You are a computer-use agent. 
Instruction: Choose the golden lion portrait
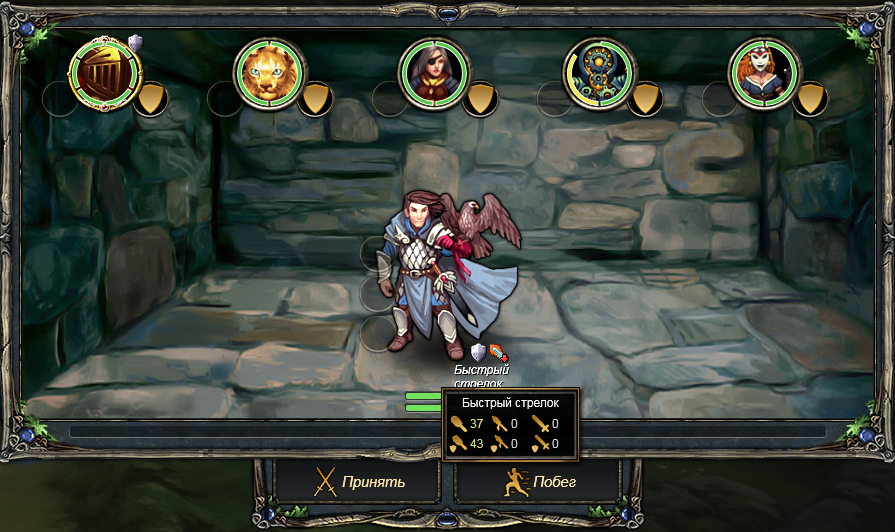click(x=269, y=73)
